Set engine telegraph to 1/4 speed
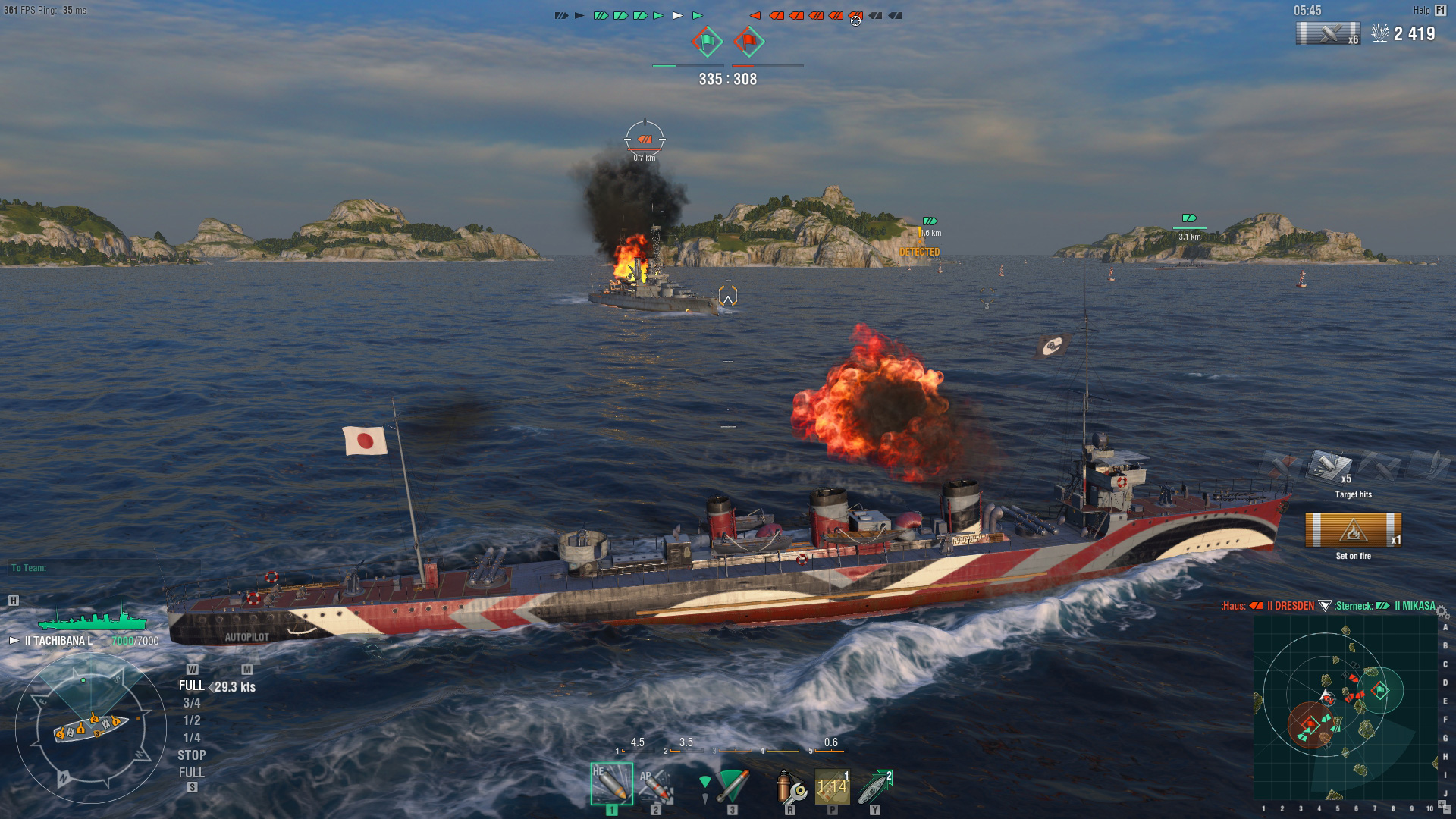Image resolution: width=1456 pixels, height=819 pixels. [191, 738]
